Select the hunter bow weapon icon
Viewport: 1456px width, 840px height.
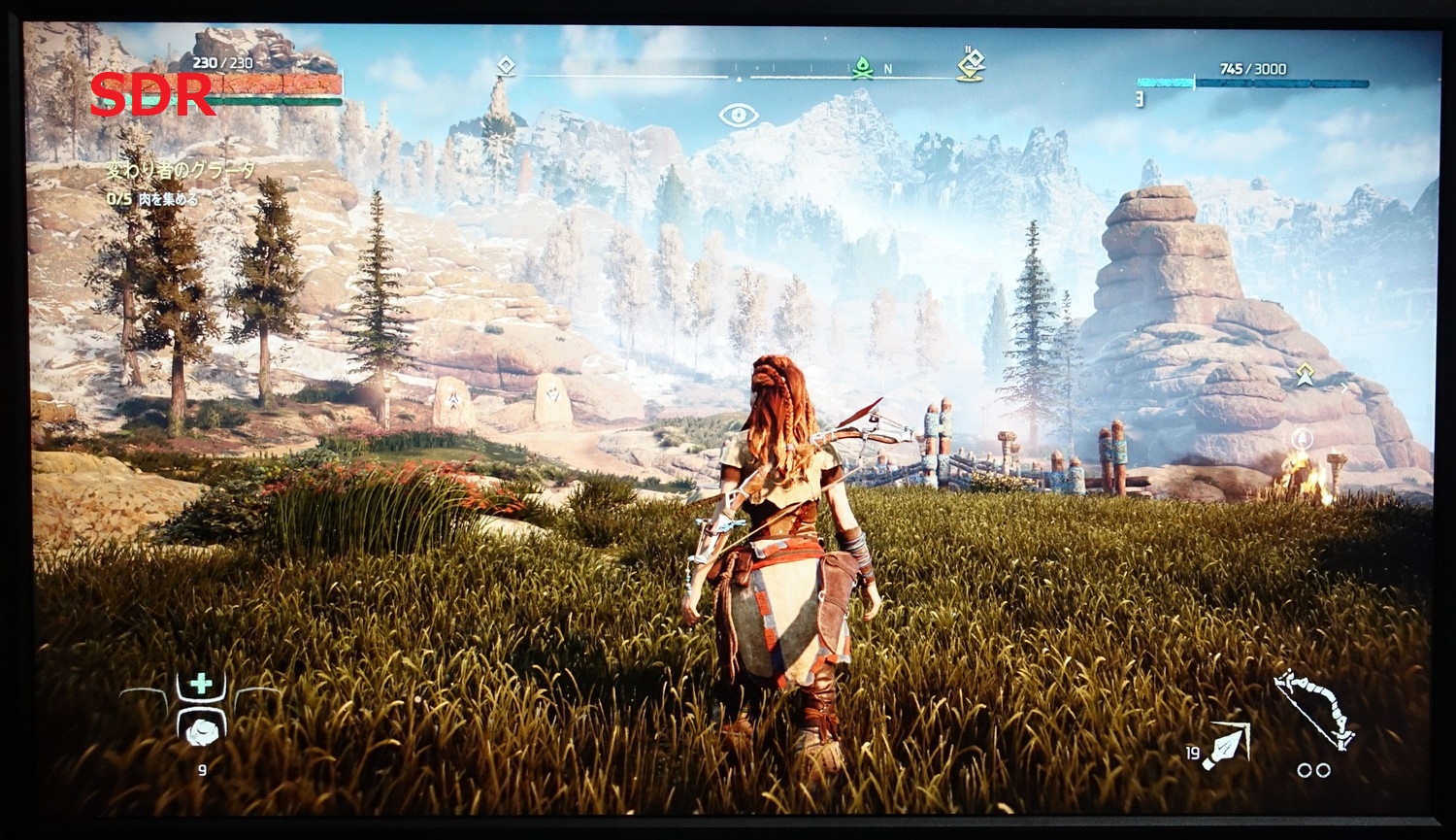pyautogui.click(x=1313, y=708)
